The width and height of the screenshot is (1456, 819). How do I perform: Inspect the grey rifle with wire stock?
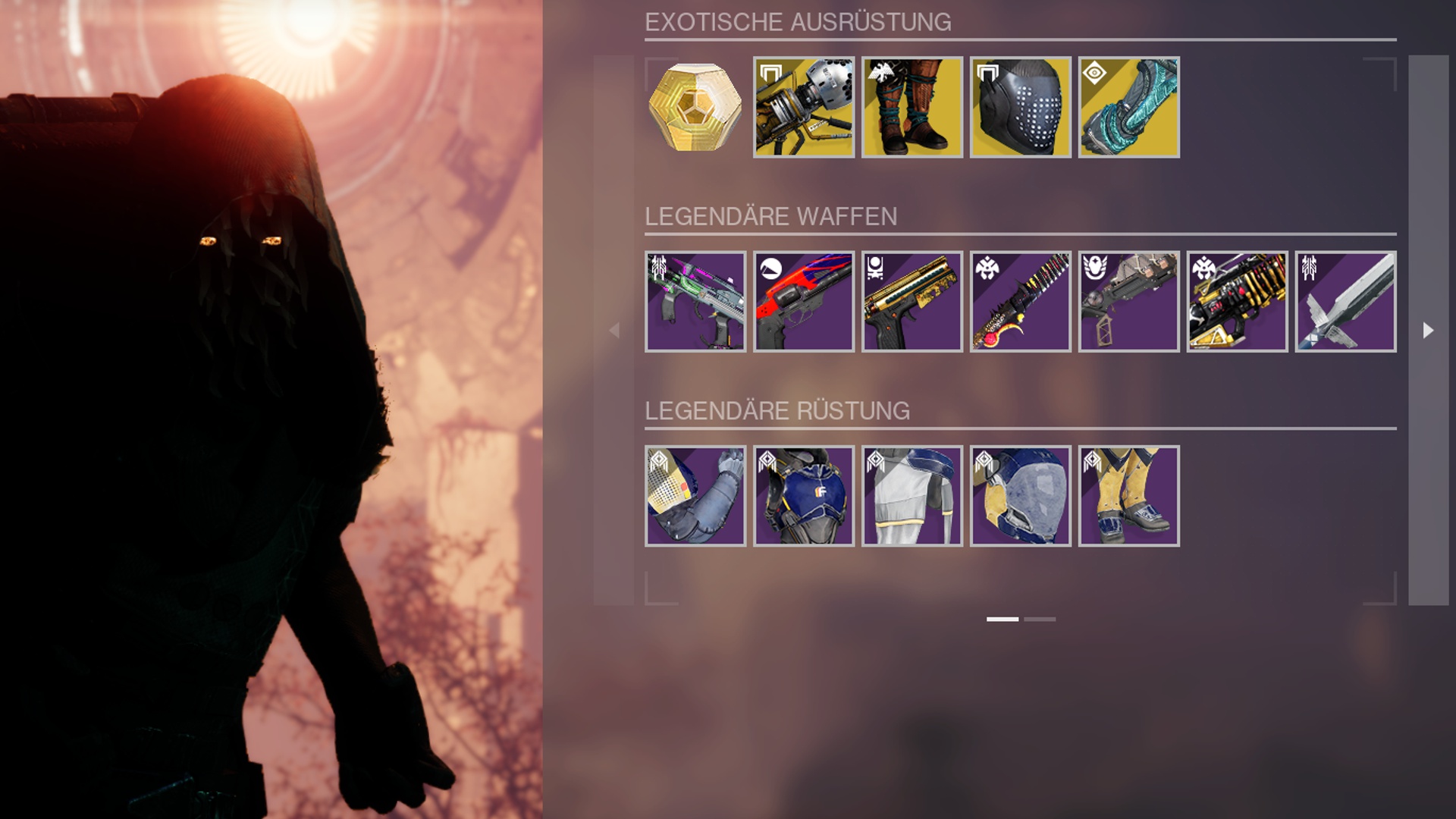1128,301
